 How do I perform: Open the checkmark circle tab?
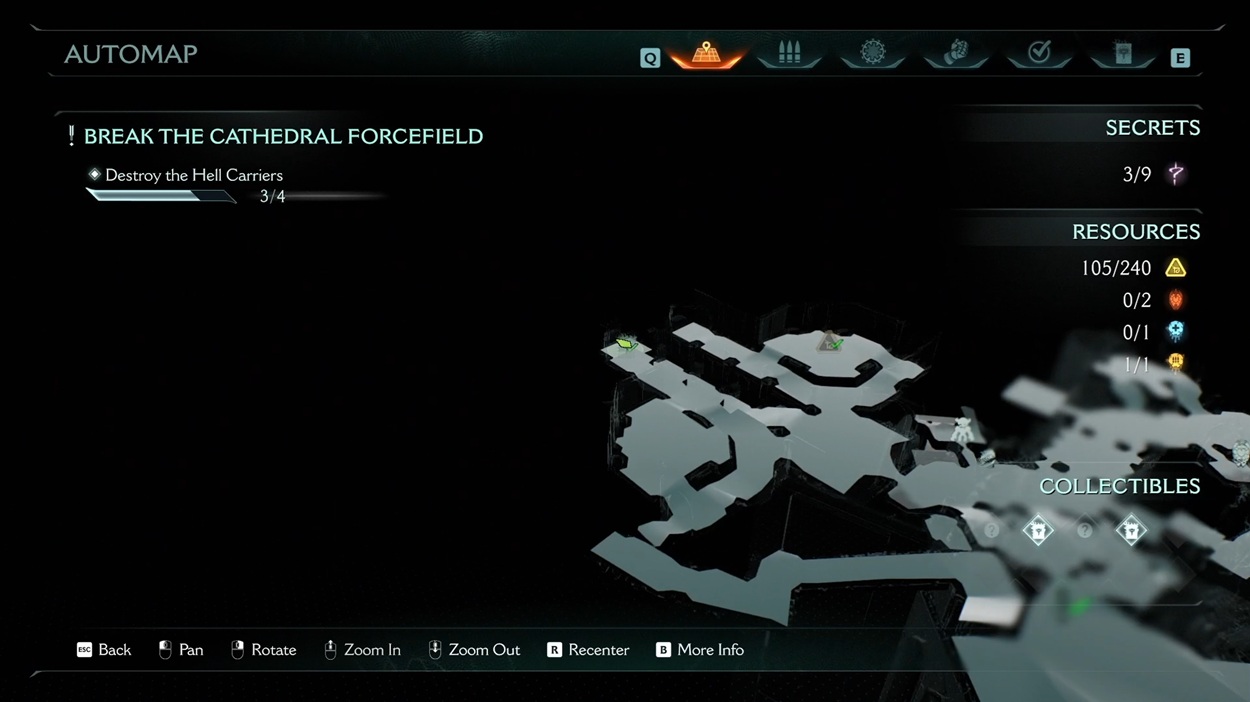click(x=1039, y=53)
